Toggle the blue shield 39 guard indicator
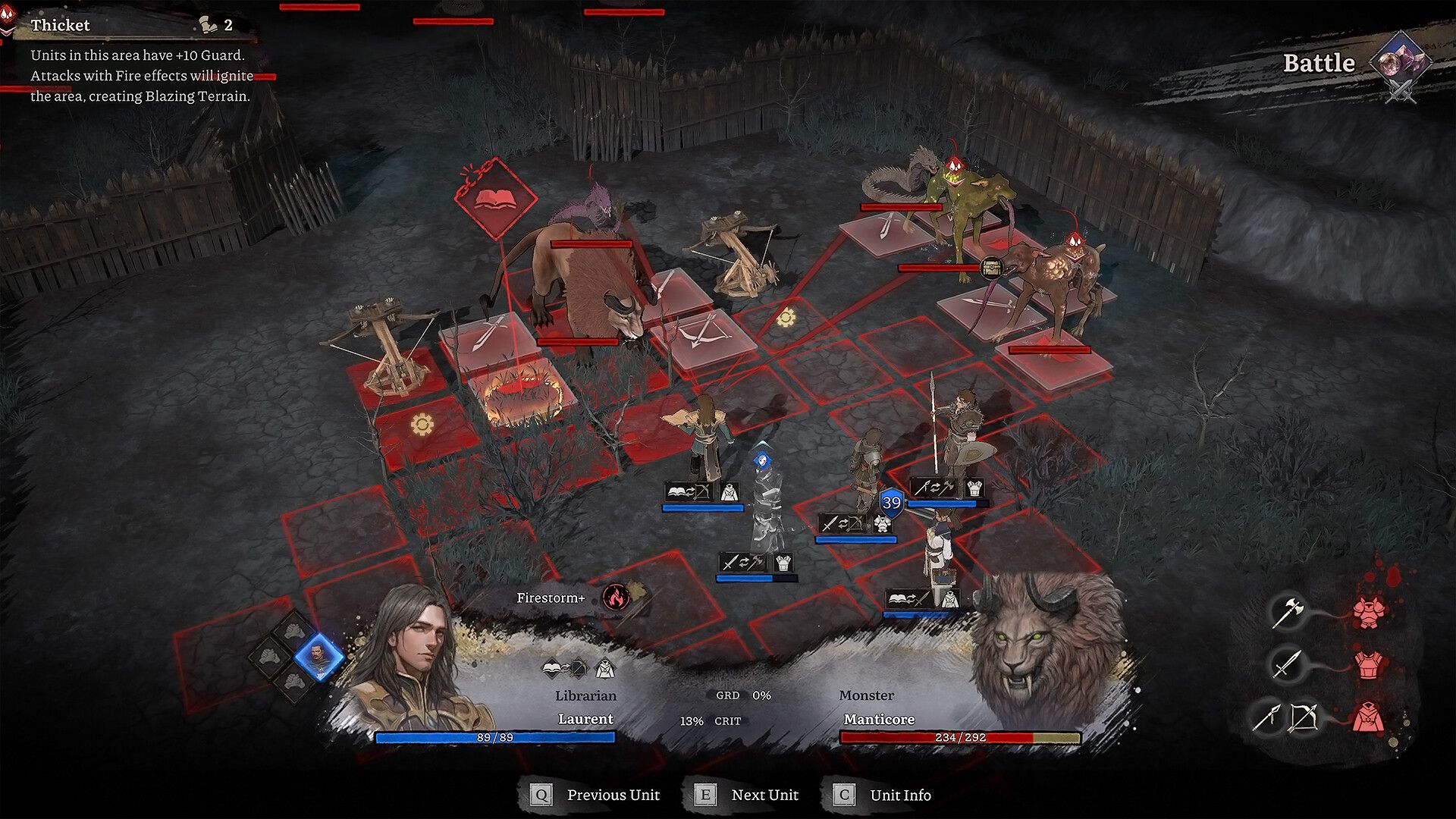This screenshot has height=819, width=1456. 892,500
